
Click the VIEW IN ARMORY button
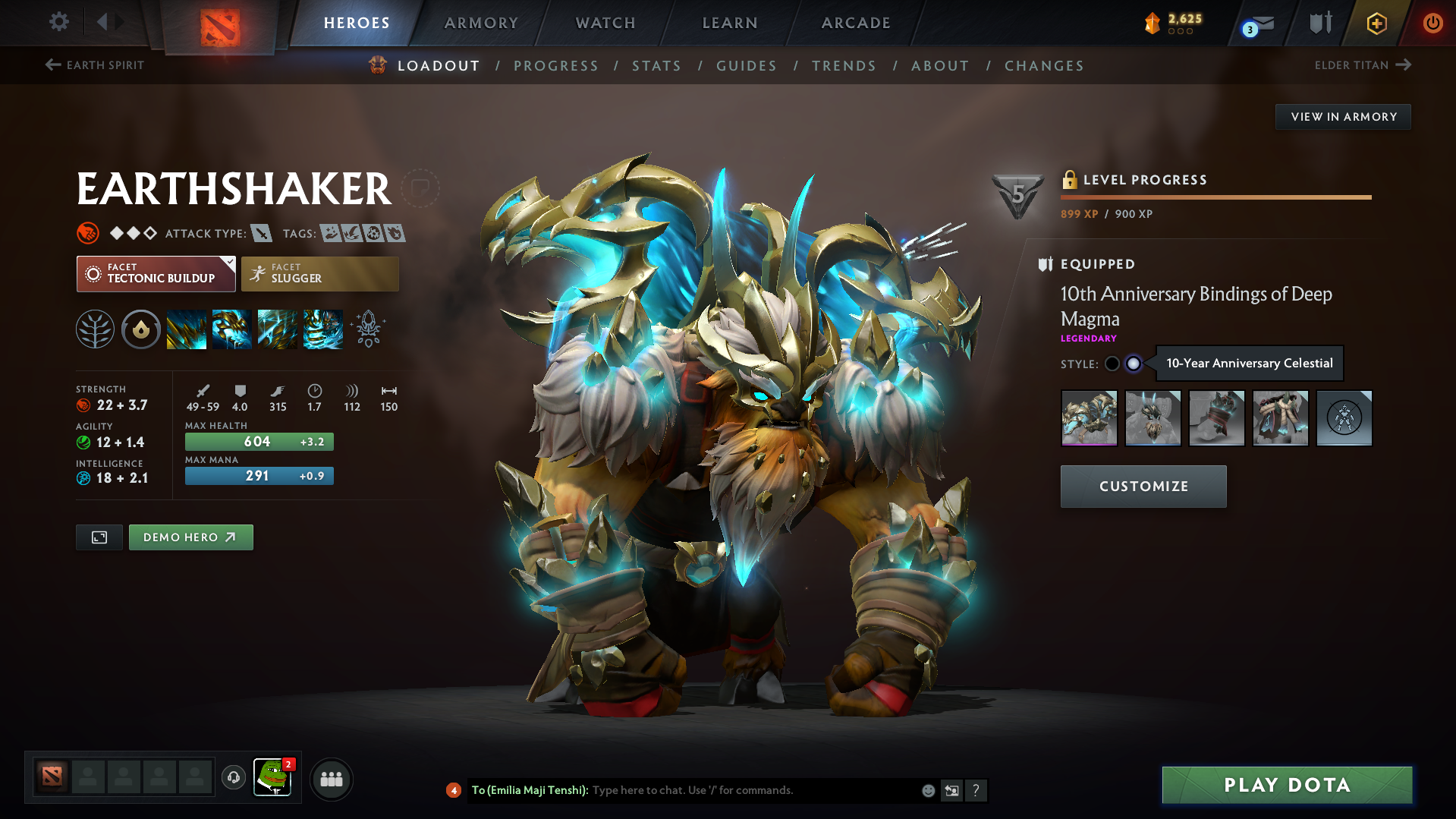click(1343, 117)
